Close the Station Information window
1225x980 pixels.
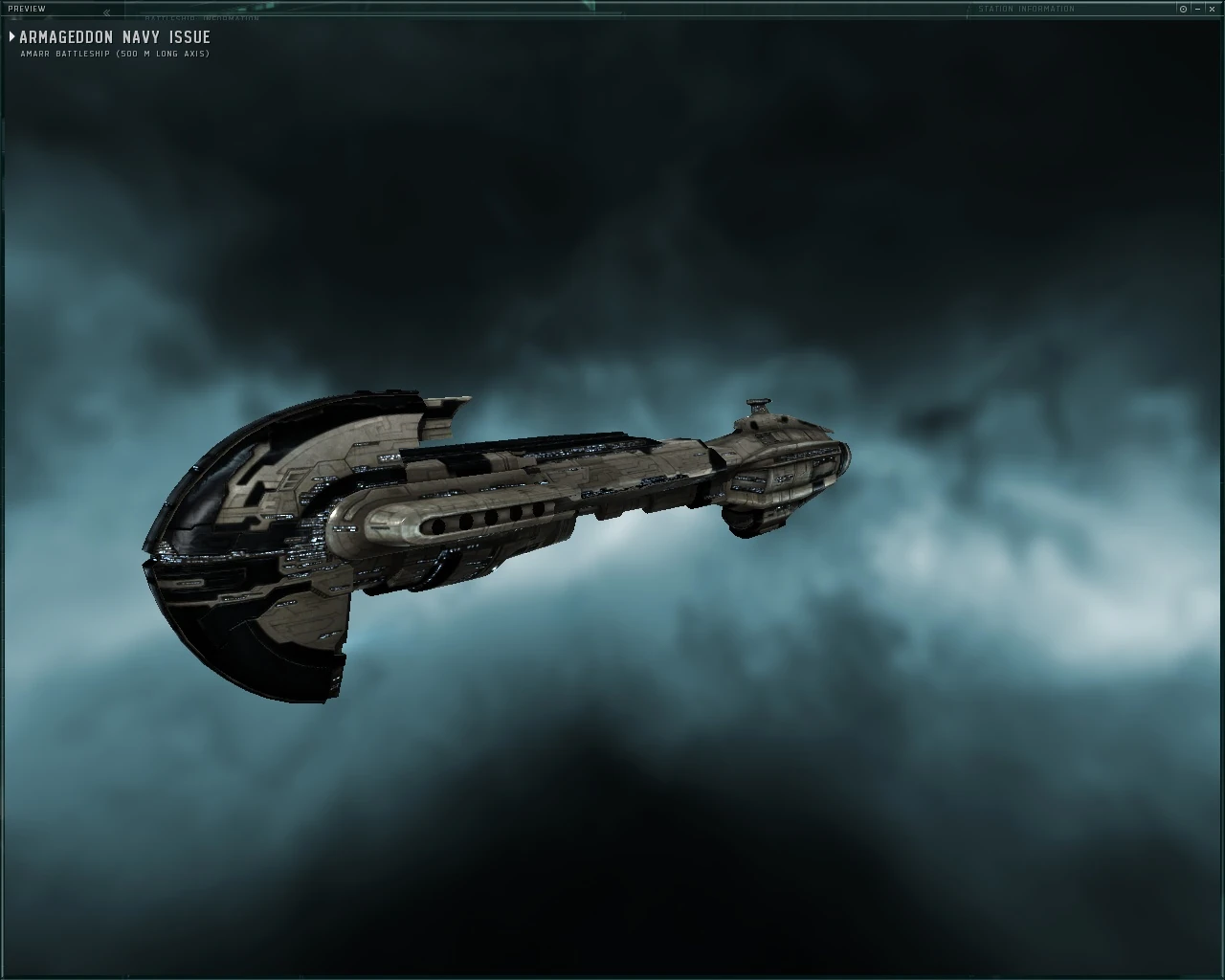point(1213,9)
